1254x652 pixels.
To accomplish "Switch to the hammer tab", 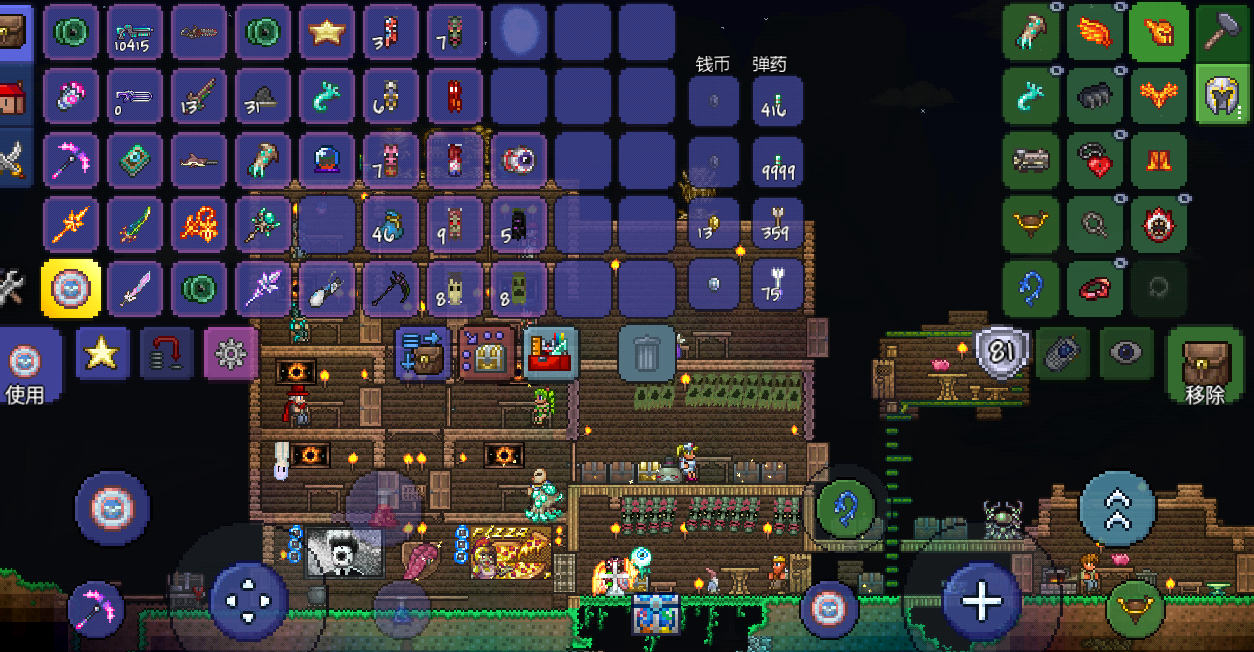I will tap(1223, 32).
